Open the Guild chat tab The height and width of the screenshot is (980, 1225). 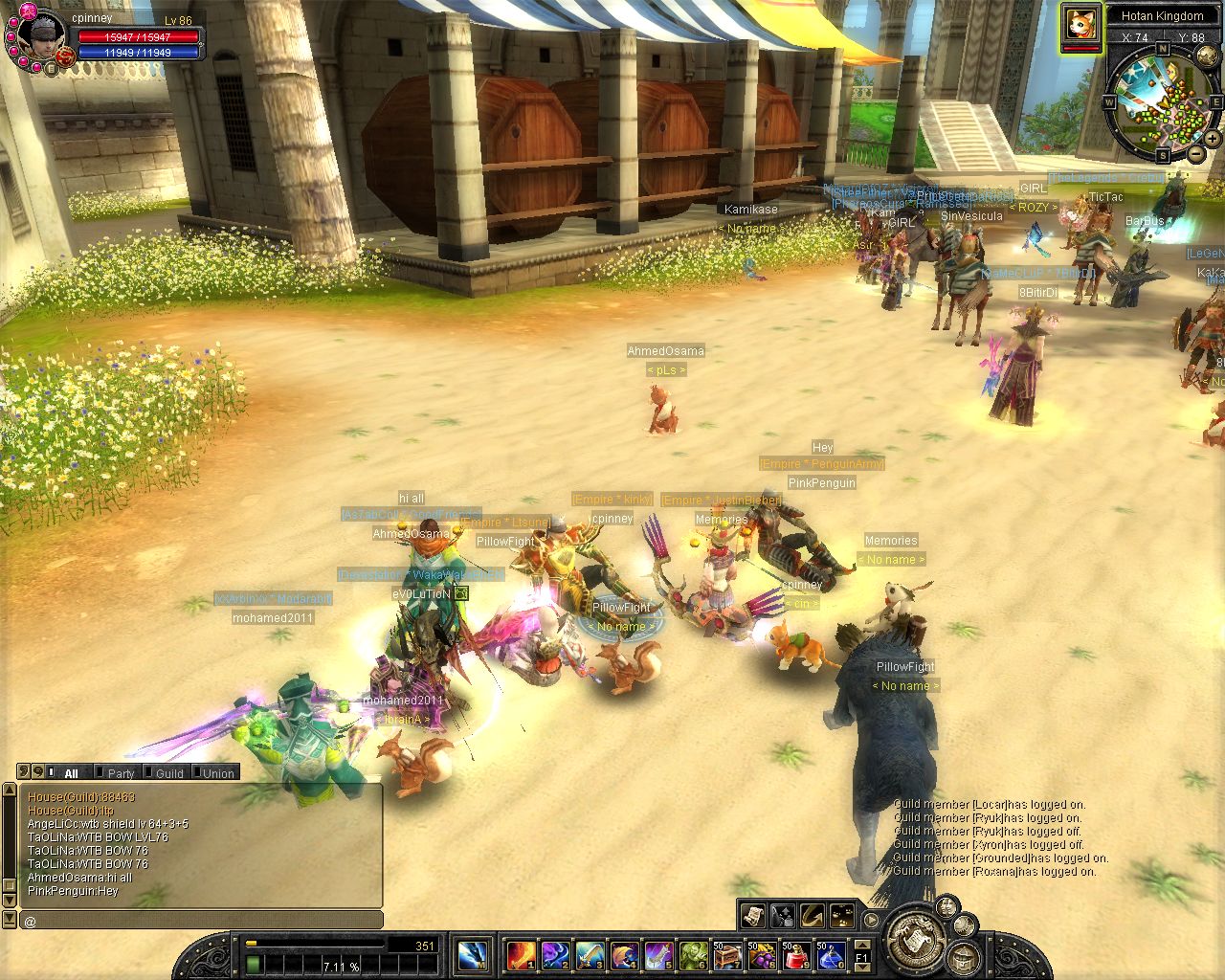(x=169, y=773)
